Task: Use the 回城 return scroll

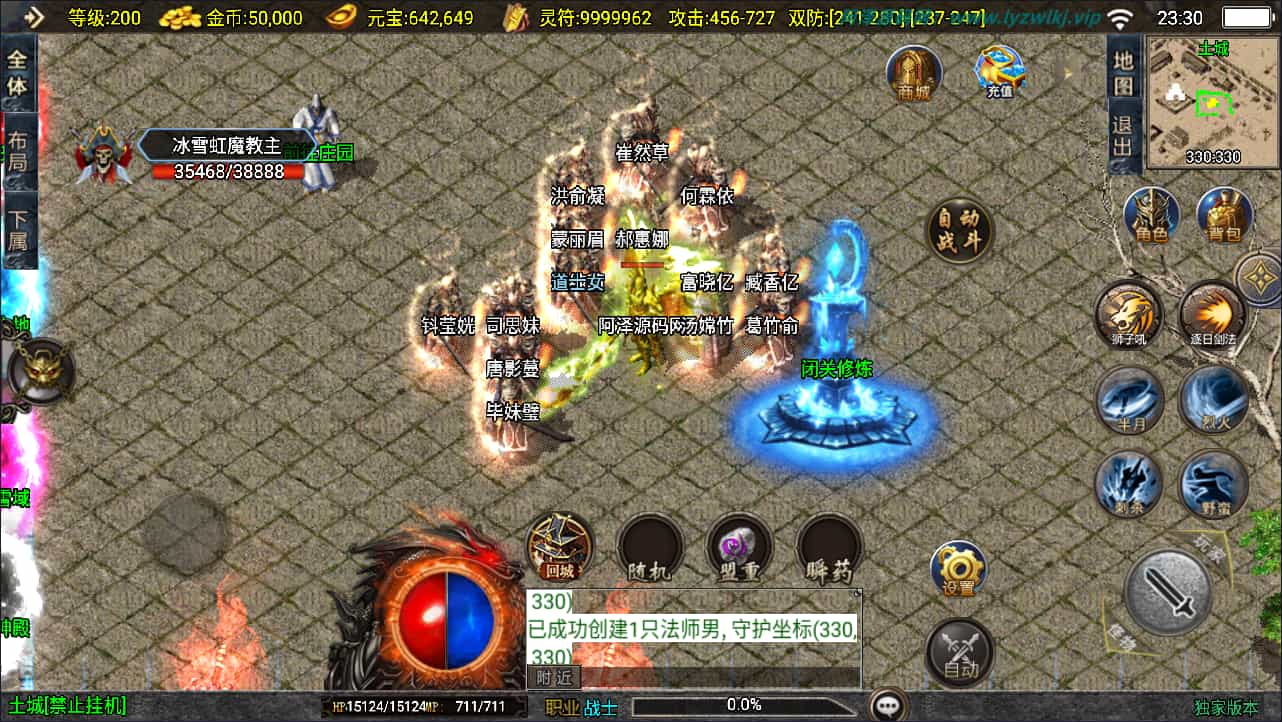Action: tap(559, 547)
